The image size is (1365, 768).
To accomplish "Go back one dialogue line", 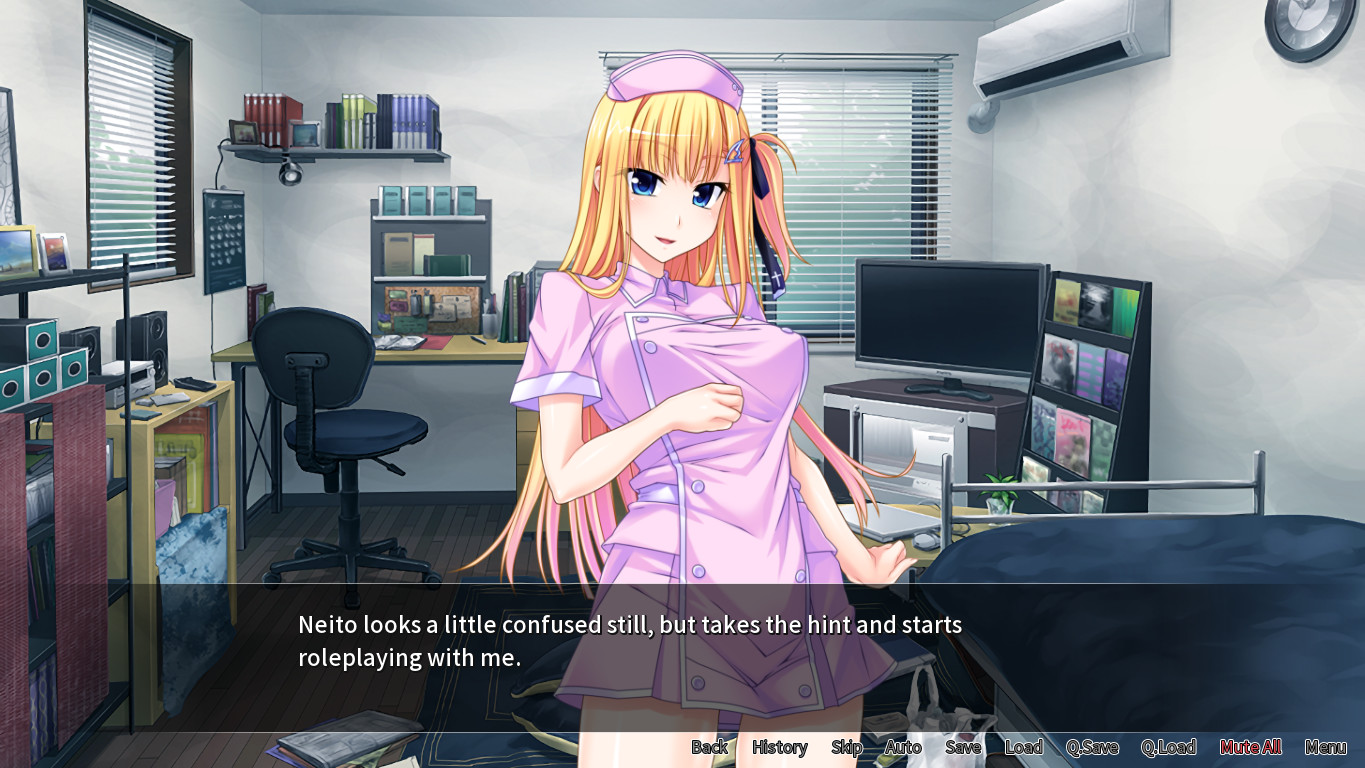I will [x=709, y=747].
